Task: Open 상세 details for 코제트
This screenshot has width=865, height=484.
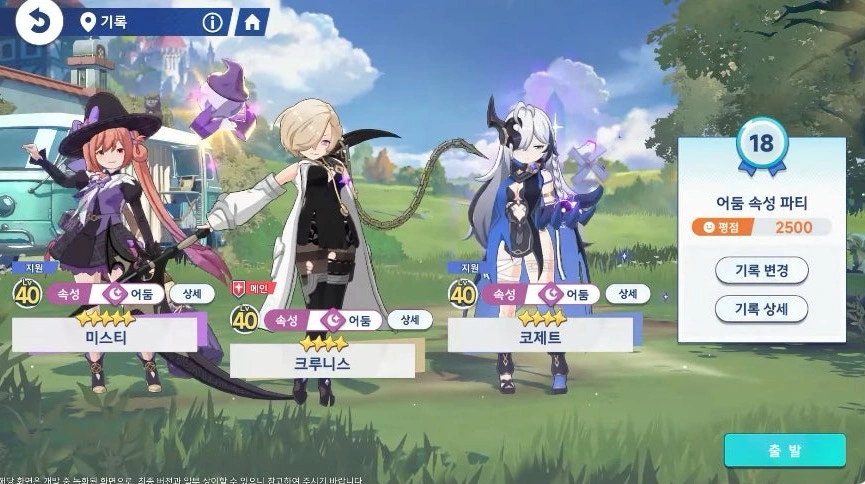Action: click(x=627, y=294)
